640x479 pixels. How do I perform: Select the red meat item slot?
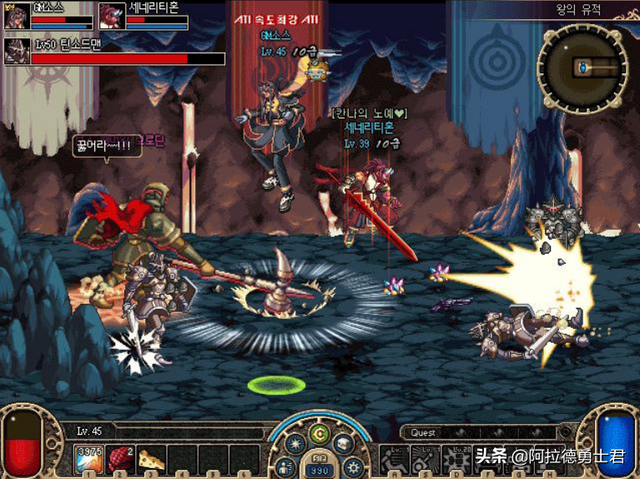pyautogui.click(x=120, y=458)
